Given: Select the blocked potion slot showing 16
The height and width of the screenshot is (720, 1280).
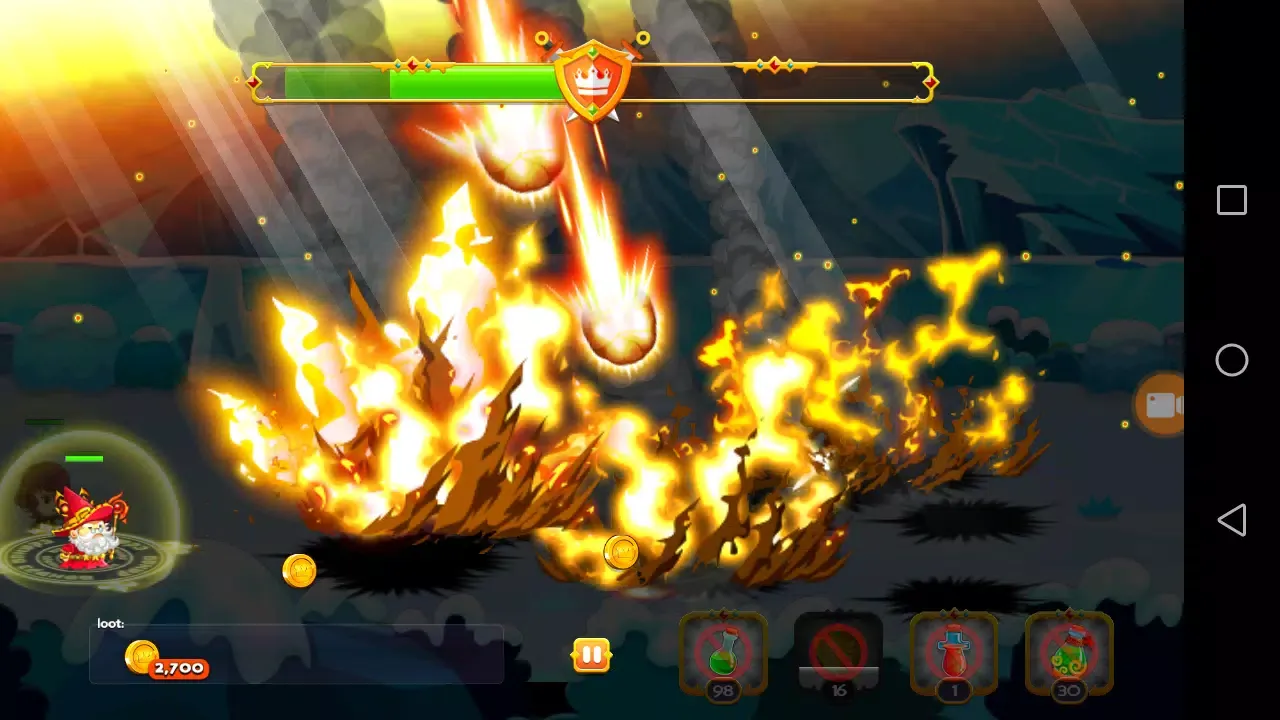Looking at the screenshot, I should point(840,655).
